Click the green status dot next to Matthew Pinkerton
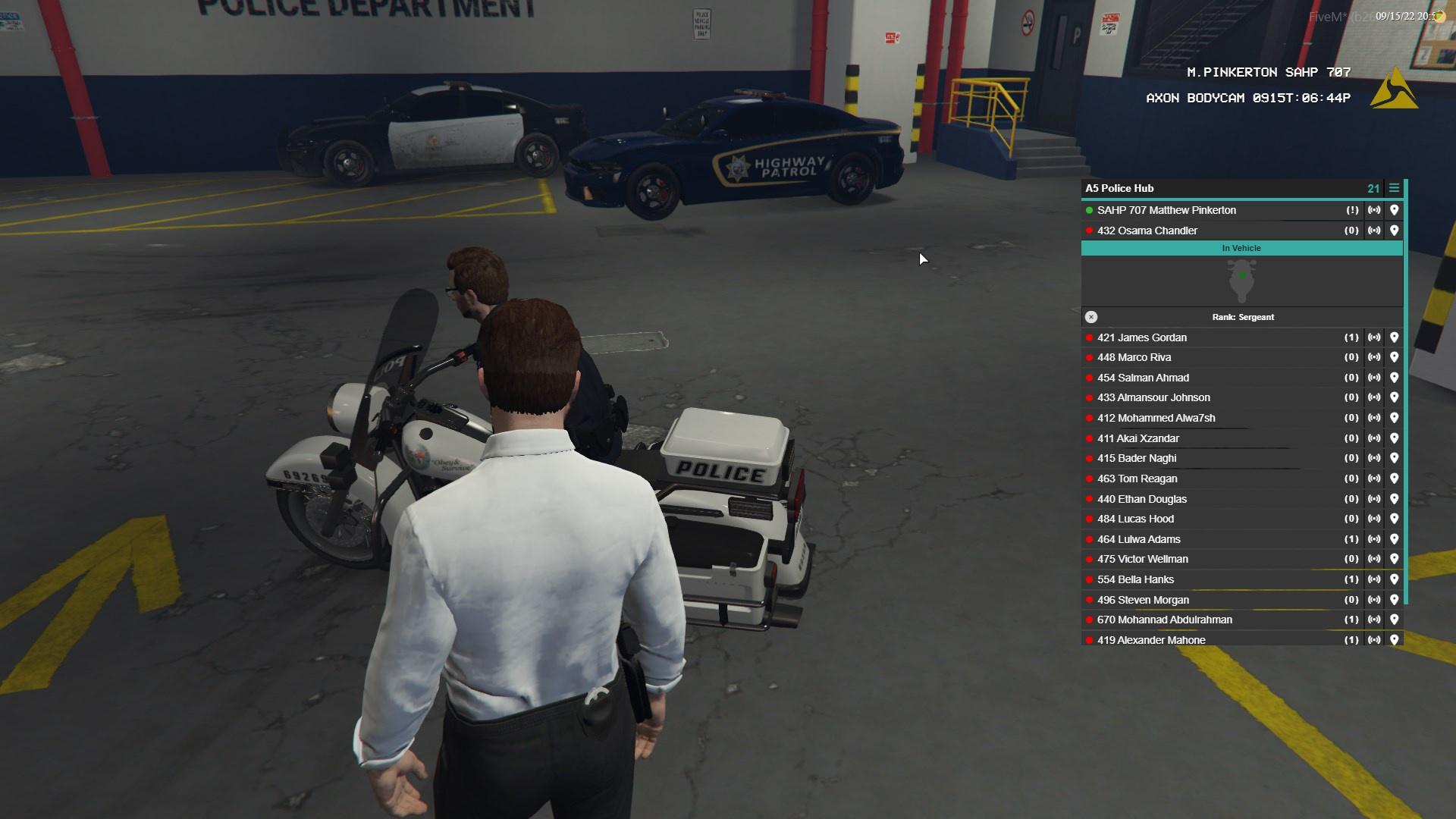The width and height of the screenshot is (1456, 819). coord(1090,210)
